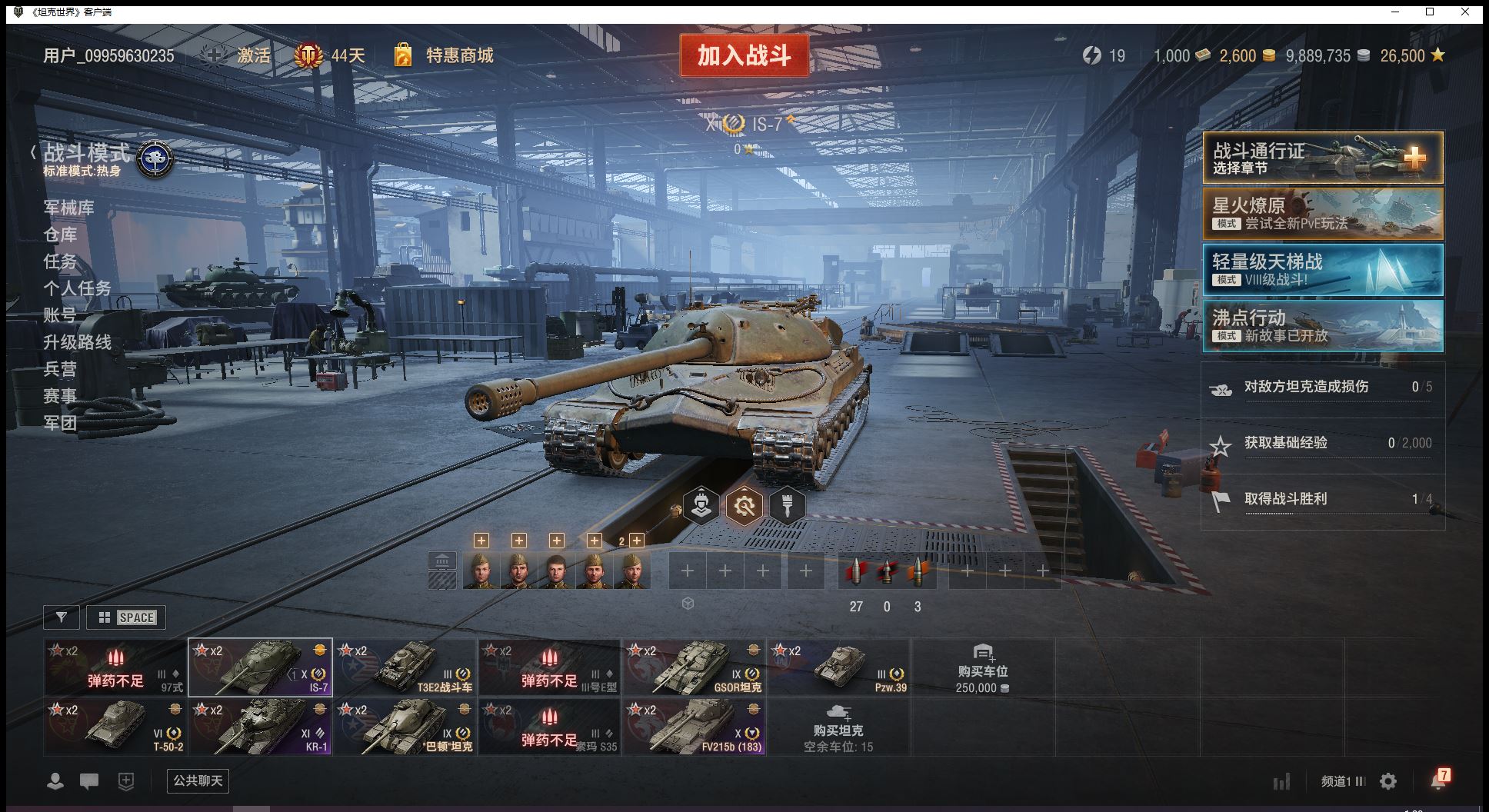Image resolution: width=1489 pixels, height=812 pixels.
Task: Select the T-50-2 tank card
Action: click(x=115, y=727)
